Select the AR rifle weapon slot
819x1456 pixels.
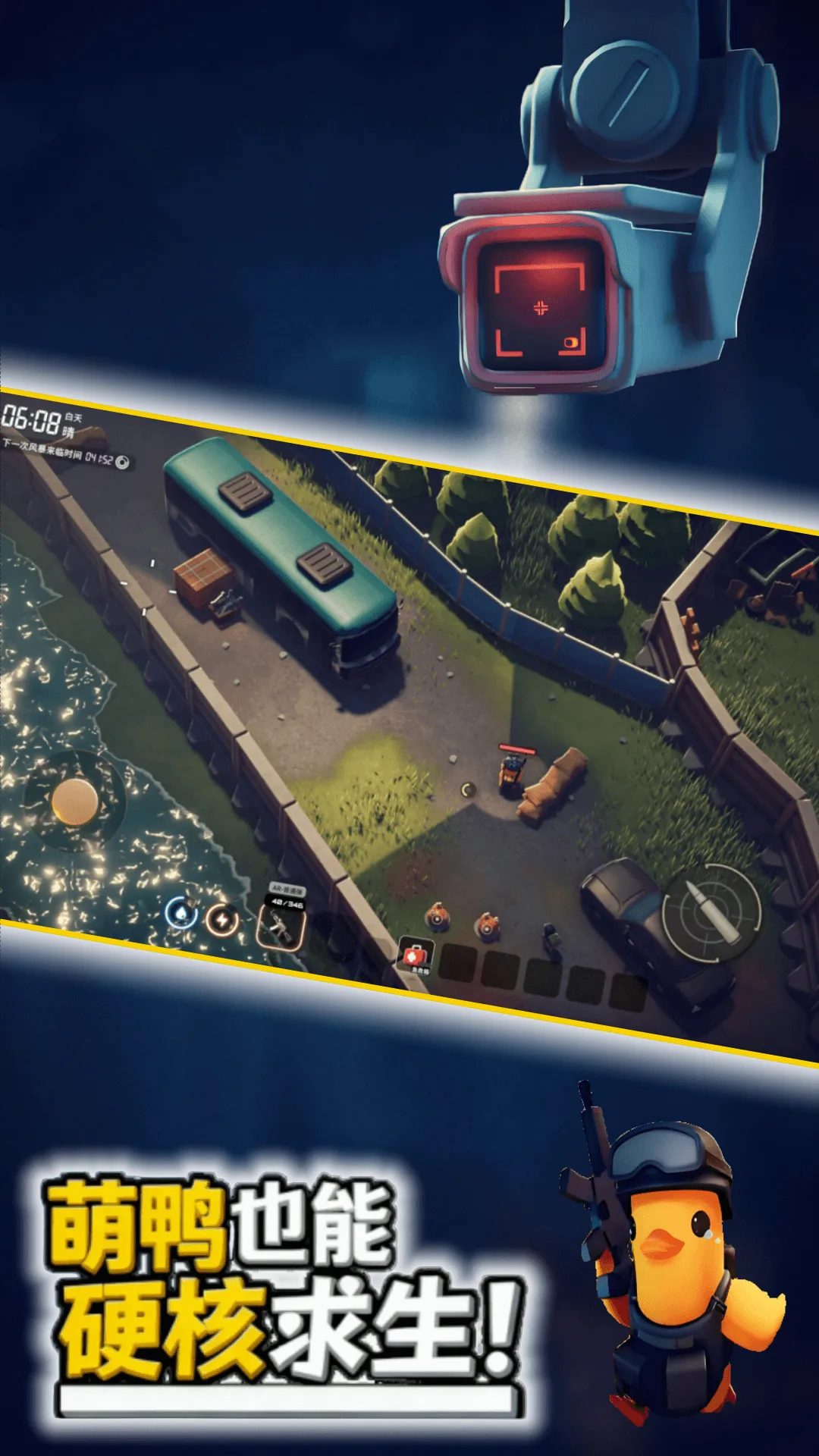281,924
